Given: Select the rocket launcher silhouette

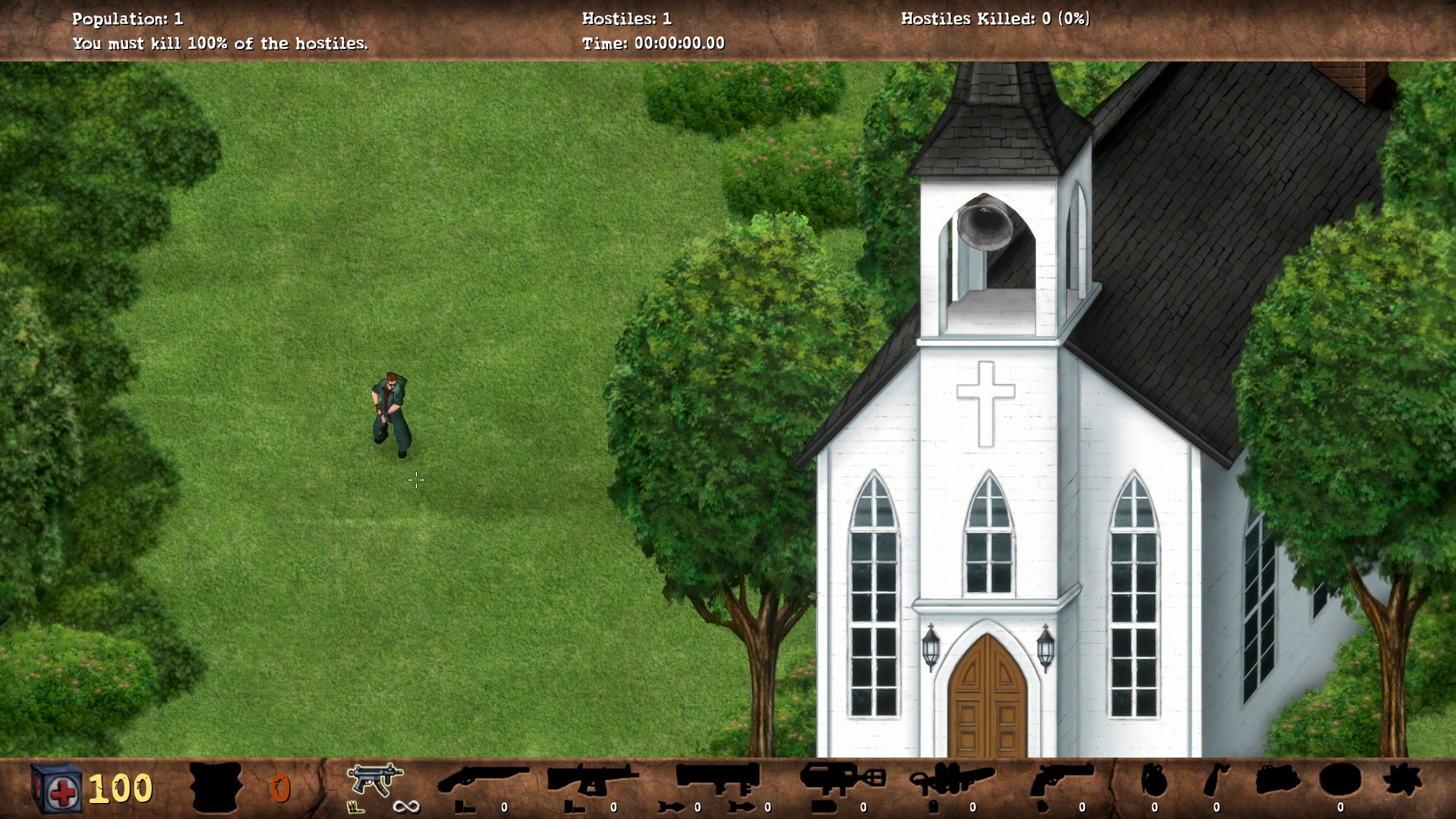Looking at the screenshot, I should click(x=718, y=779).
